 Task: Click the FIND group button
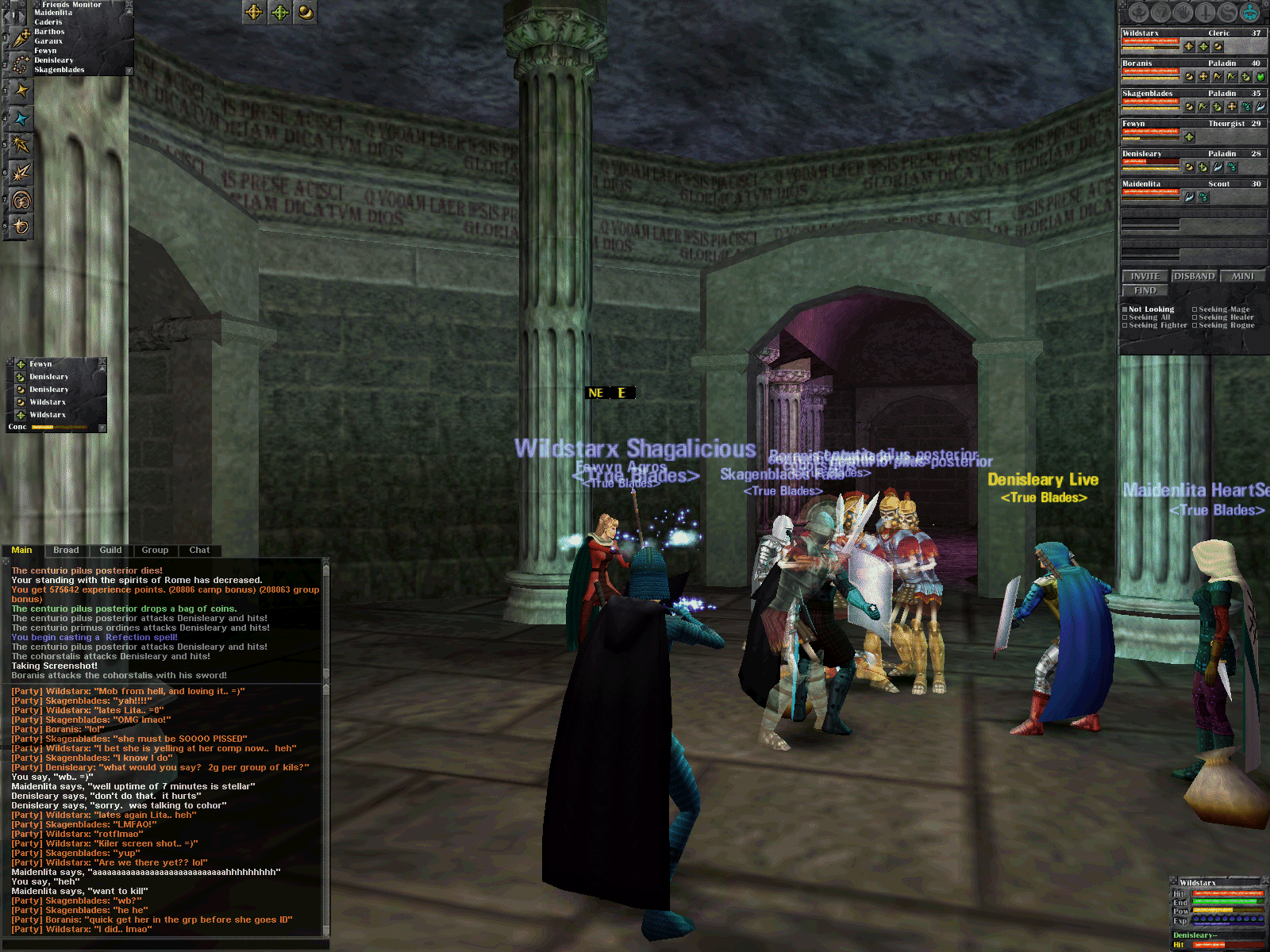[1145, 290]
